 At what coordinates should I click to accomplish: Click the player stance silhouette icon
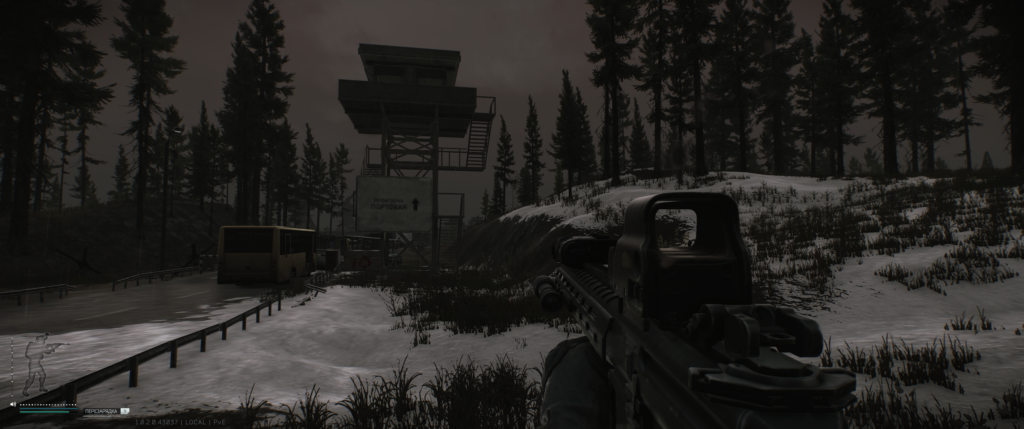pyautogui.click(x=38, y=364)
